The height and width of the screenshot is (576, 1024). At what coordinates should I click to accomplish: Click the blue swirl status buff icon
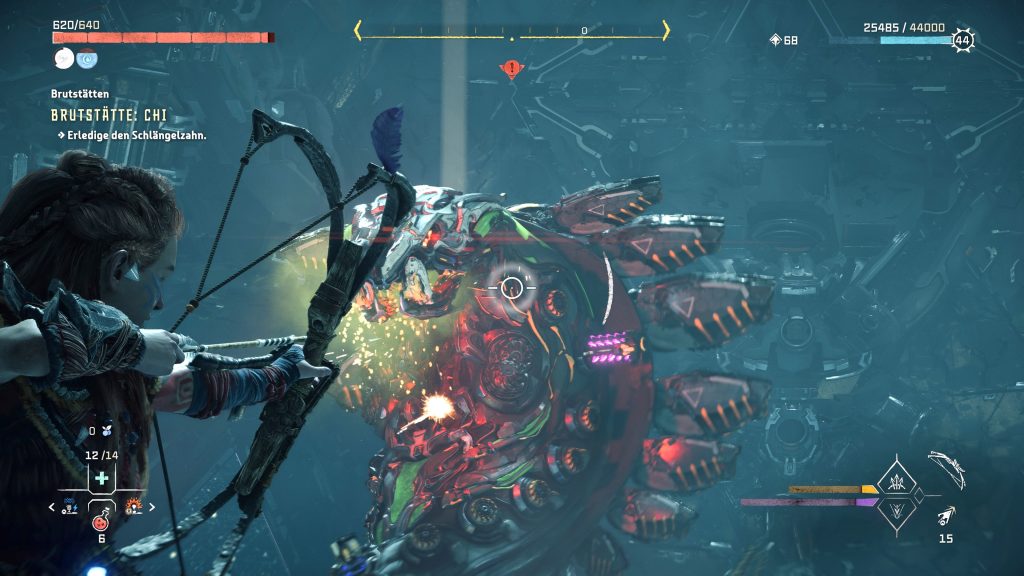88,58
